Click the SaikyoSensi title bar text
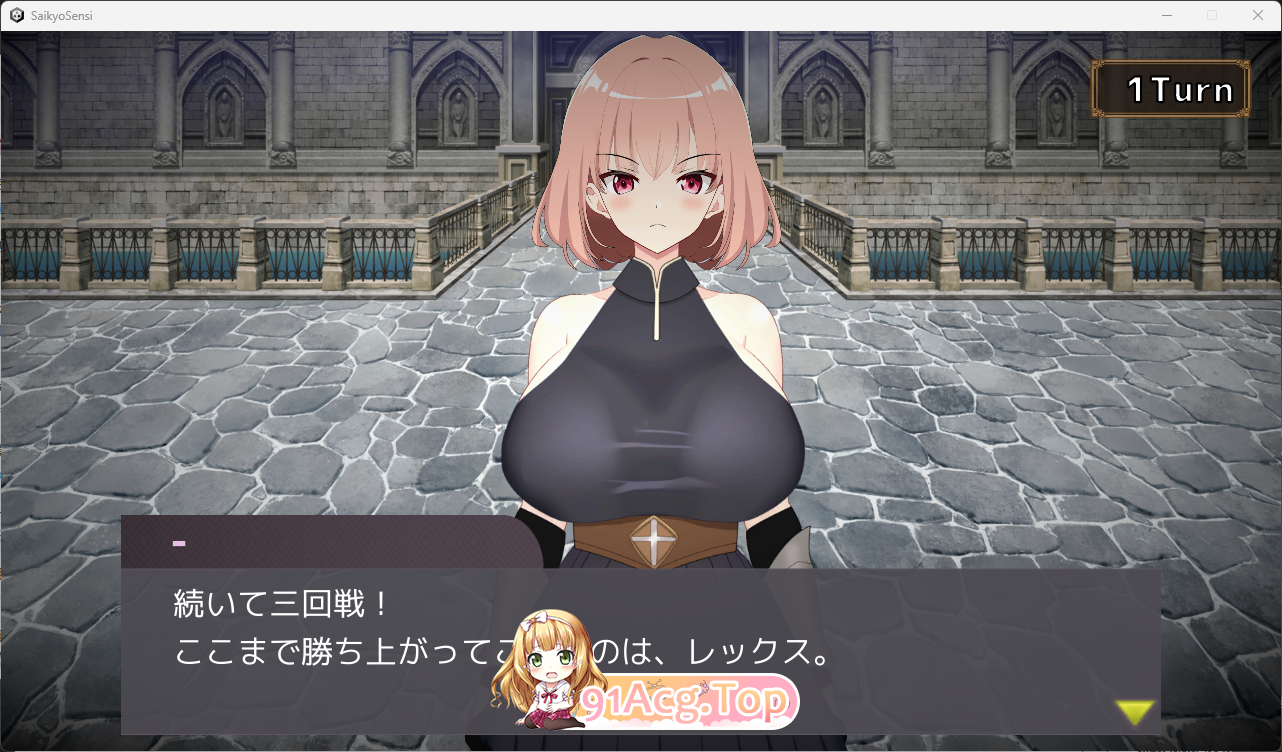This screenshot has height=752, width=1282. pos(62,15)
